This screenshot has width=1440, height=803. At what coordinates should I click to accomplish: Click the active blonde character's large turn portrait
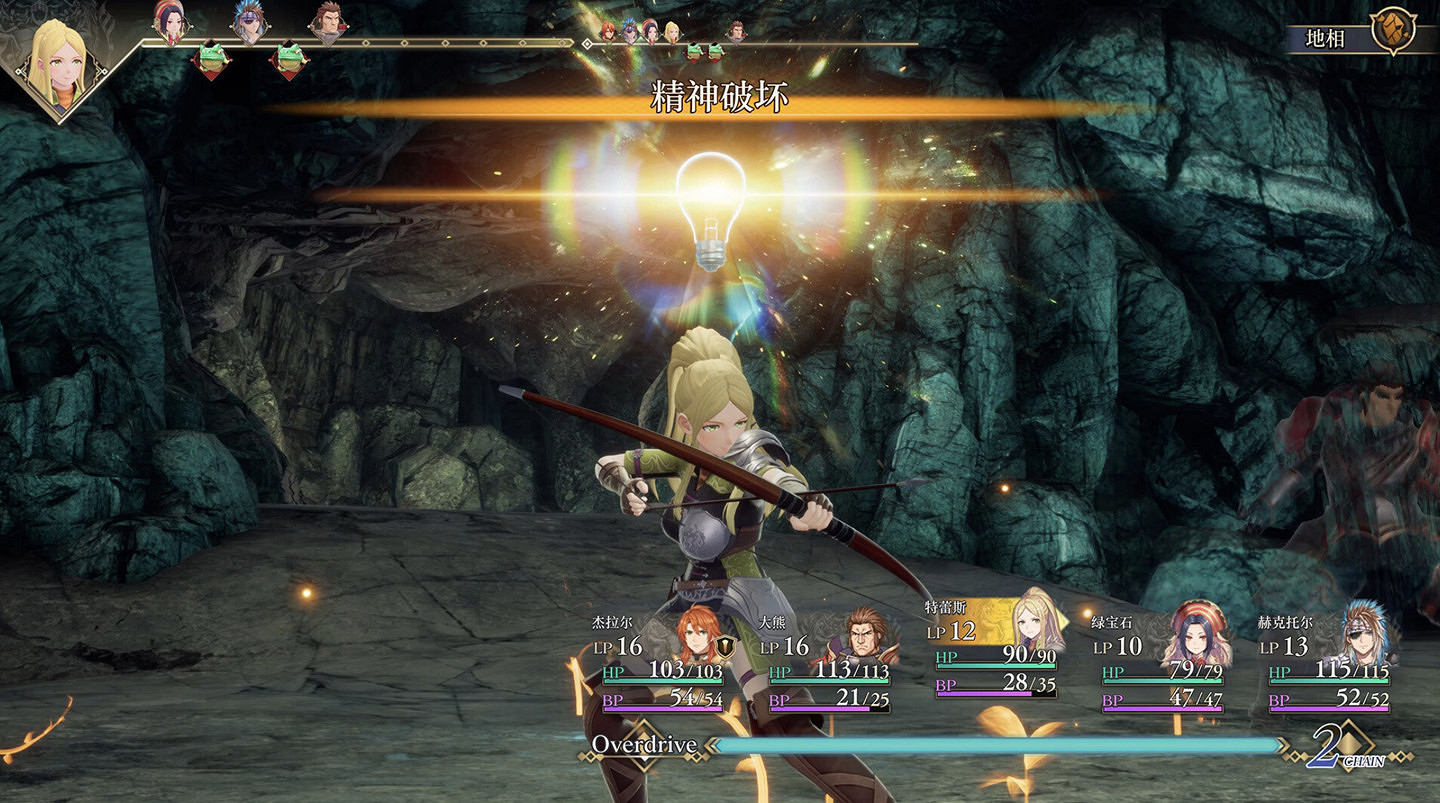point(60,60)
